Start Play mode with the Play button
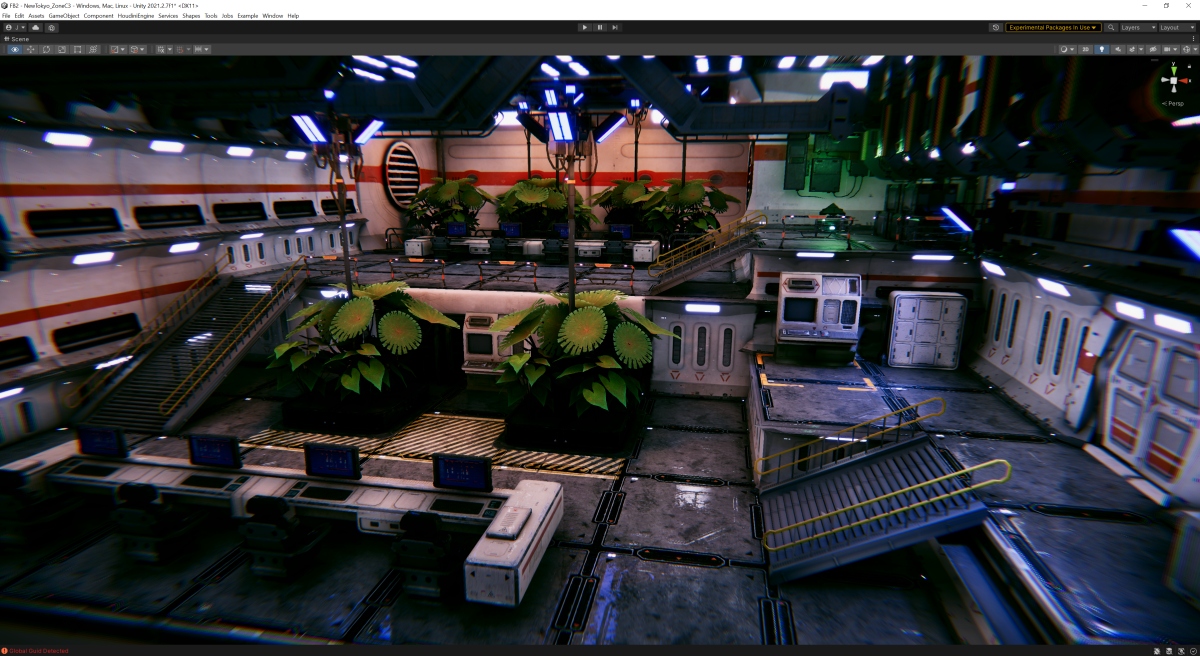The height and width of the screenshot is (656, 1200). 585,27
